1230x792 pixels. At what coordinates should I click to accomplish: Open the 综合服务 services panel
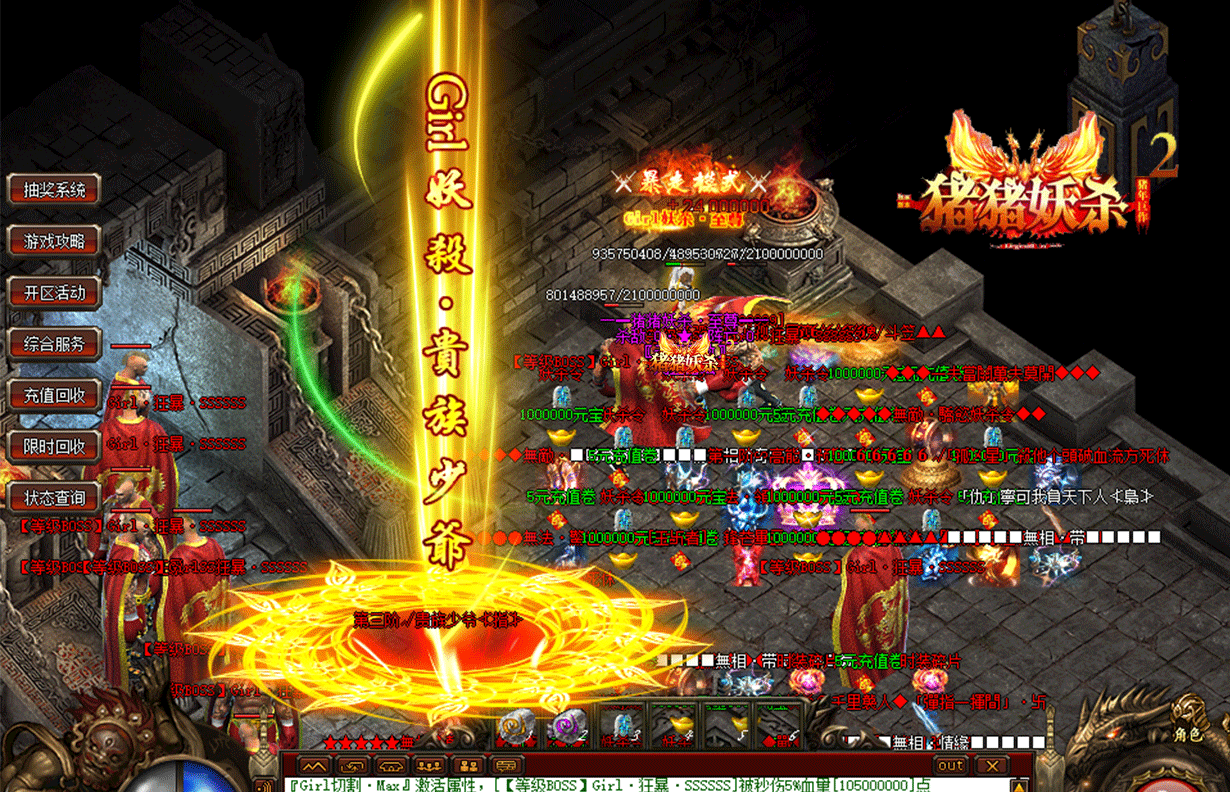55,344
